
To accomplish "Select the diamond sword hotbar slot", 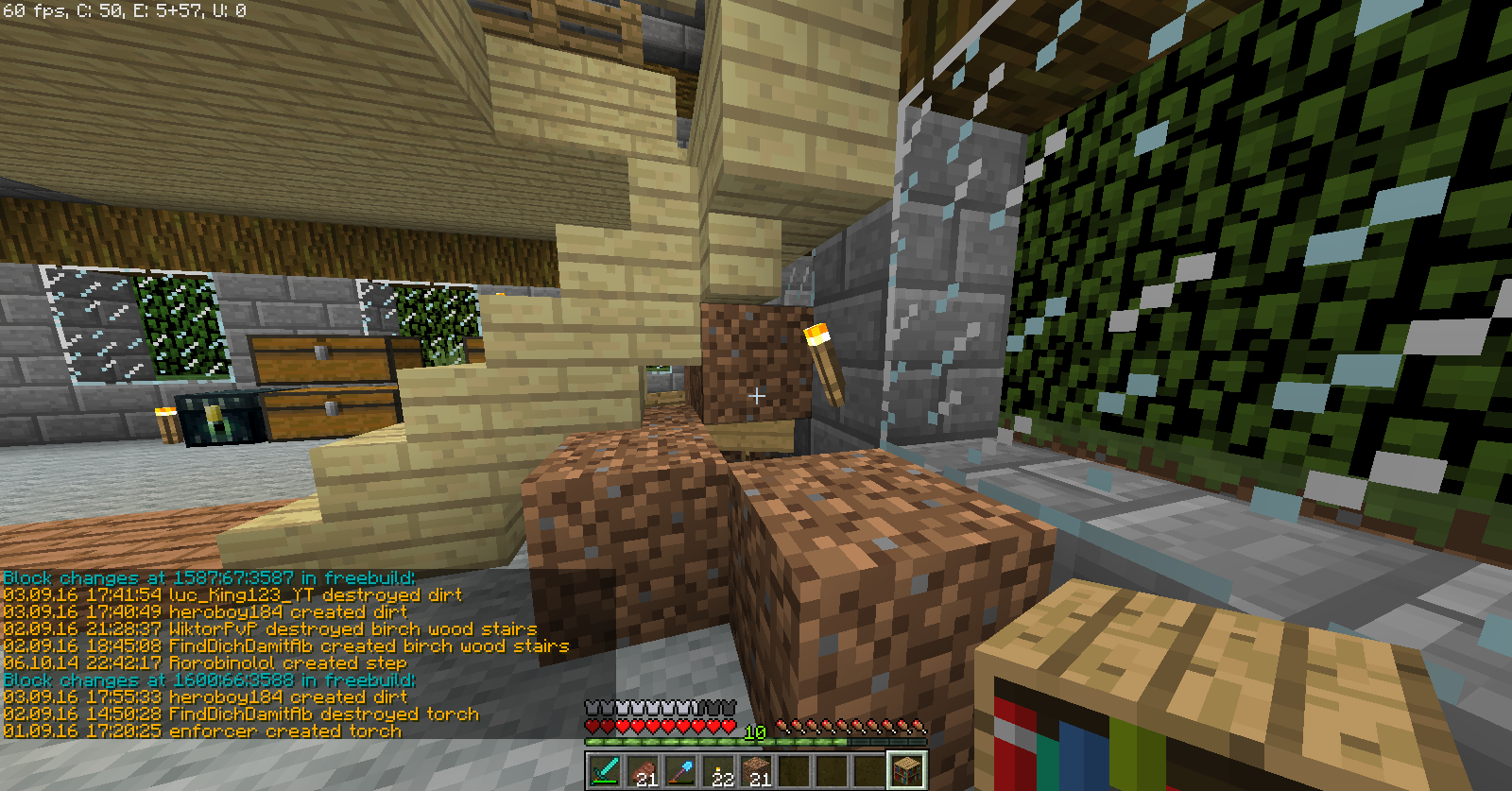I will (605, 770).
